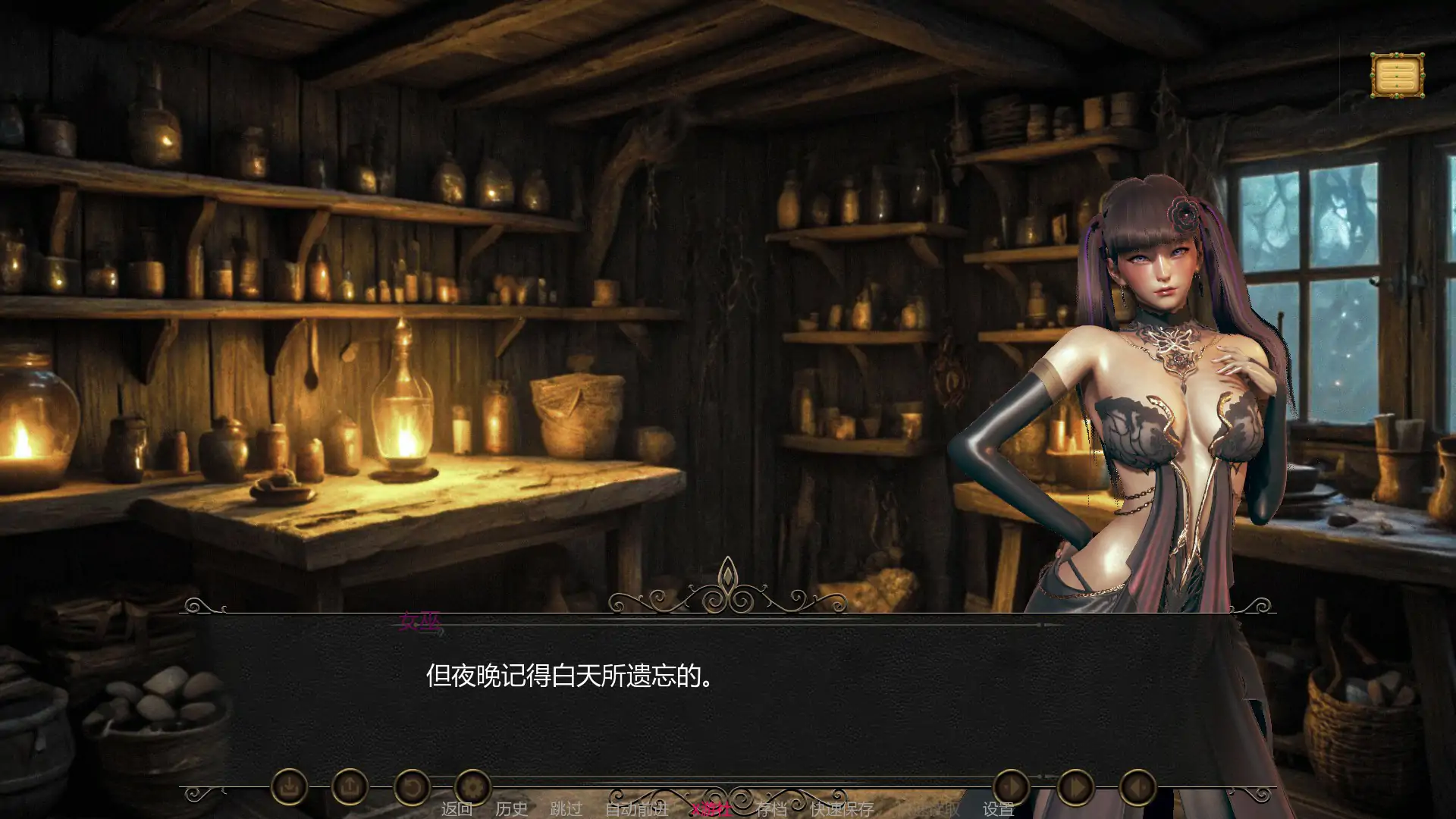Enable 自动前进 auto-advance mode
Screen dimensions: 1456x819
coord(637,808)
